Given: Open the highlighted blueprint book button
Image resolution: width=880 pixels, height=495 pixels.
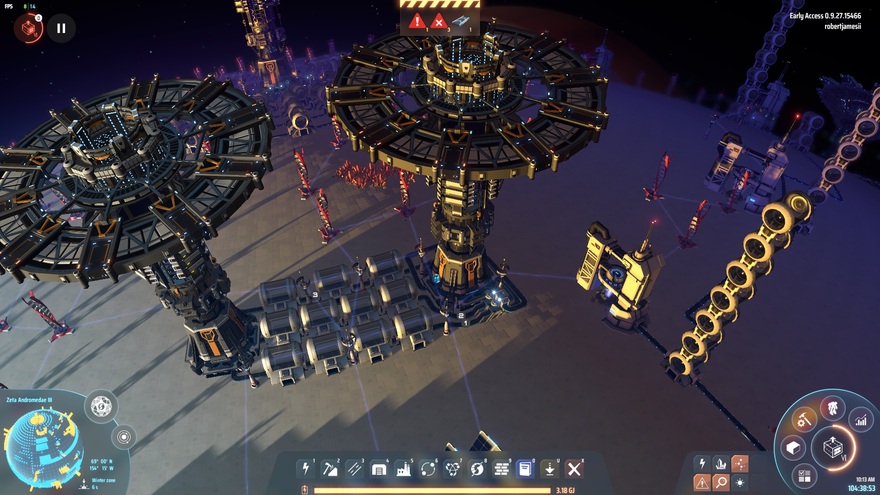Looking at the screenshot, I should tap(525, 468).
